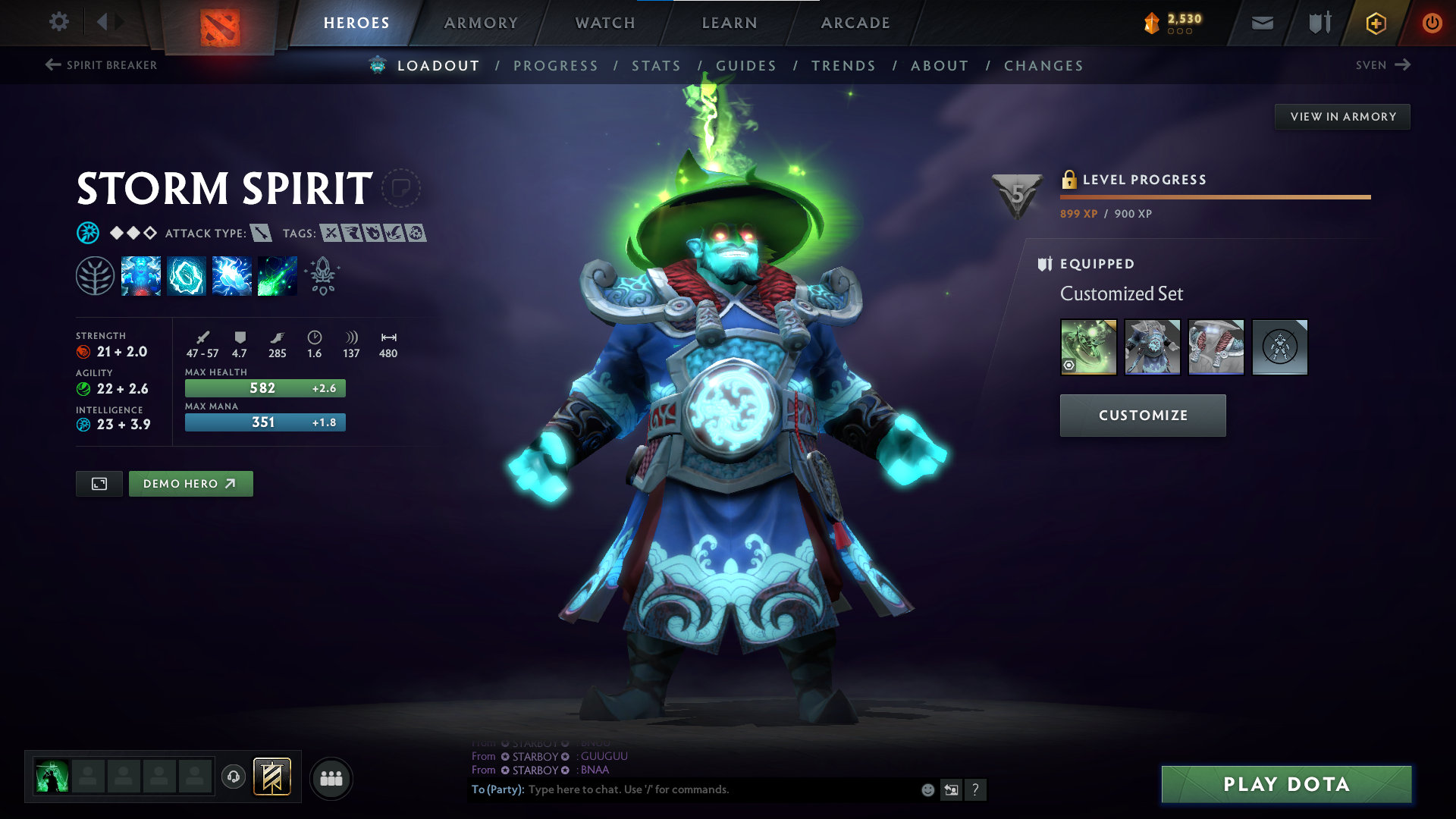
Task: Click the CUSTOMIZE button under Equipped set
Action: click(x=1142, y=416)
